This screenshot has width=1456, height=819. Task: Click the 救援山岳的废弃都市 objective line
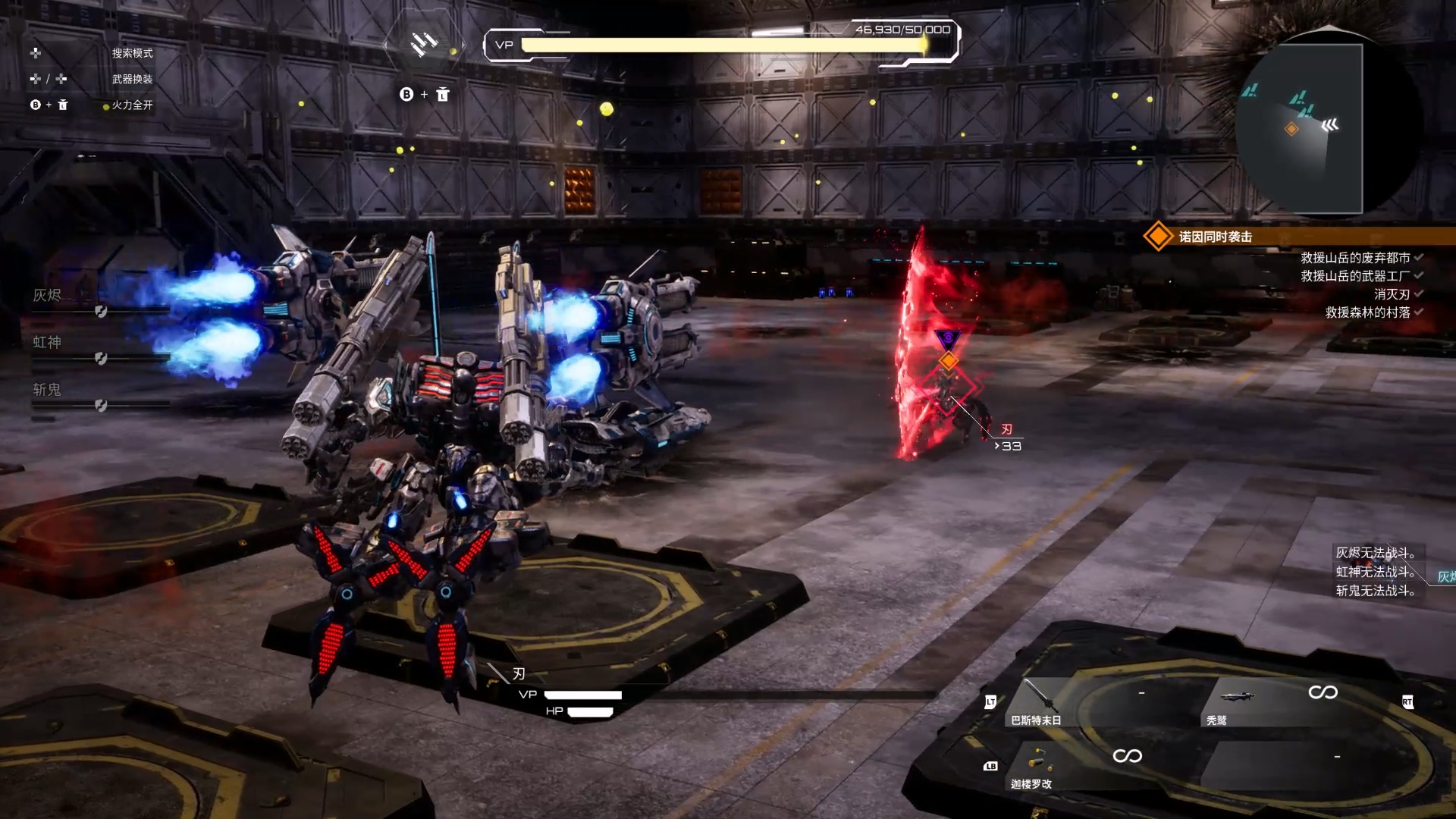[x=1355, y=258]
